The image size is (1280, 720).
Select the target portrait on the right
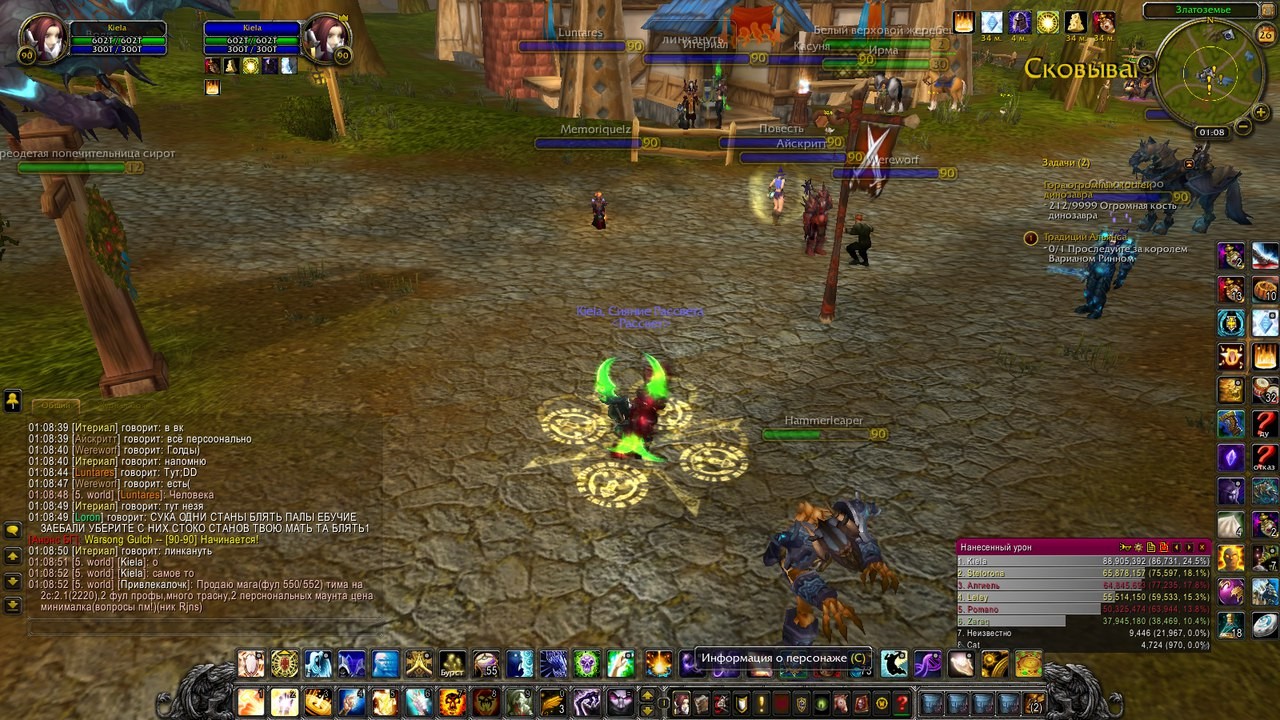[x=327, y=40]
